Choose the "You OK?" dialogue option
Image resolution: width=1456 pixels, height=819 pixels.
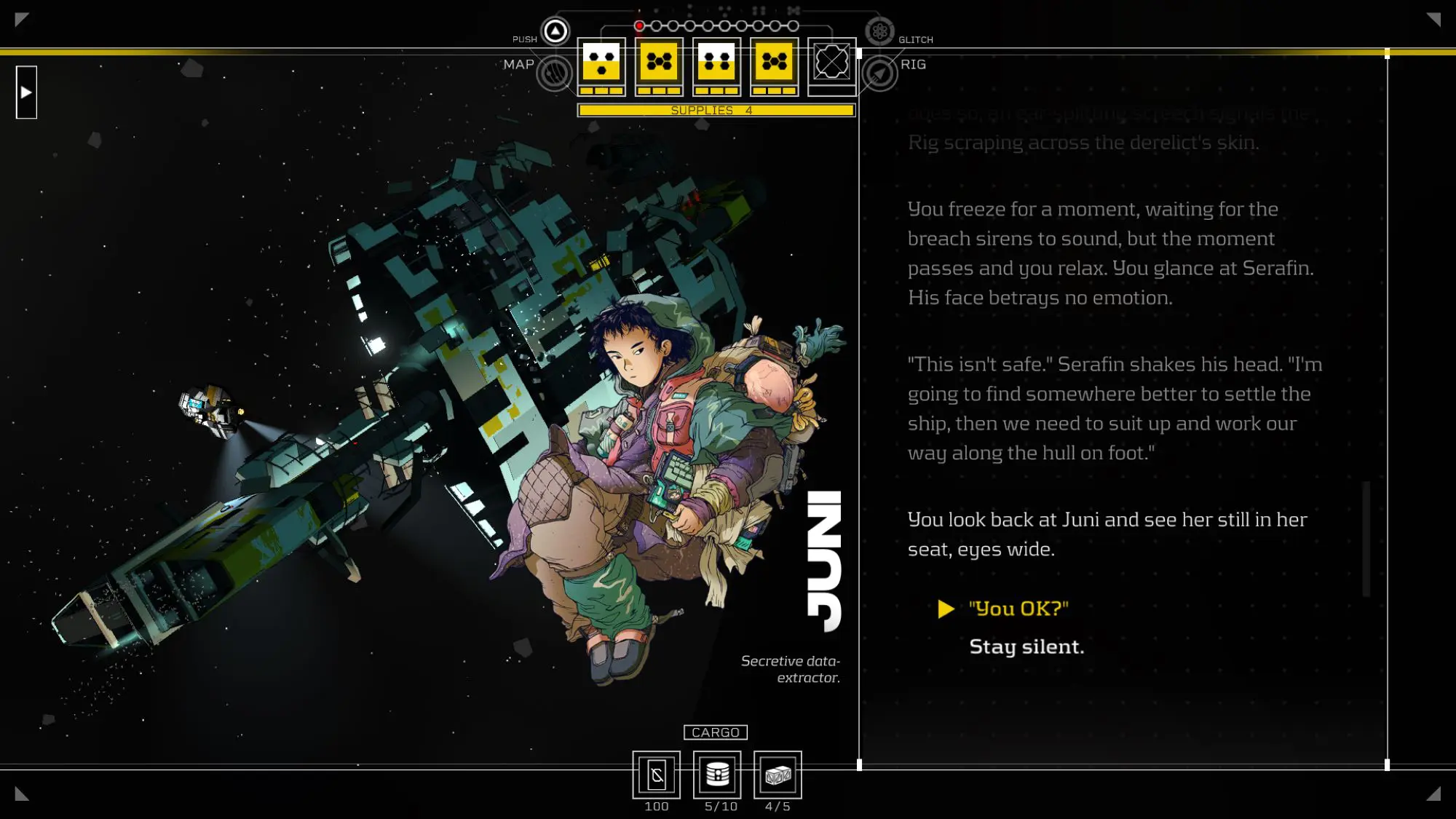1017,609
